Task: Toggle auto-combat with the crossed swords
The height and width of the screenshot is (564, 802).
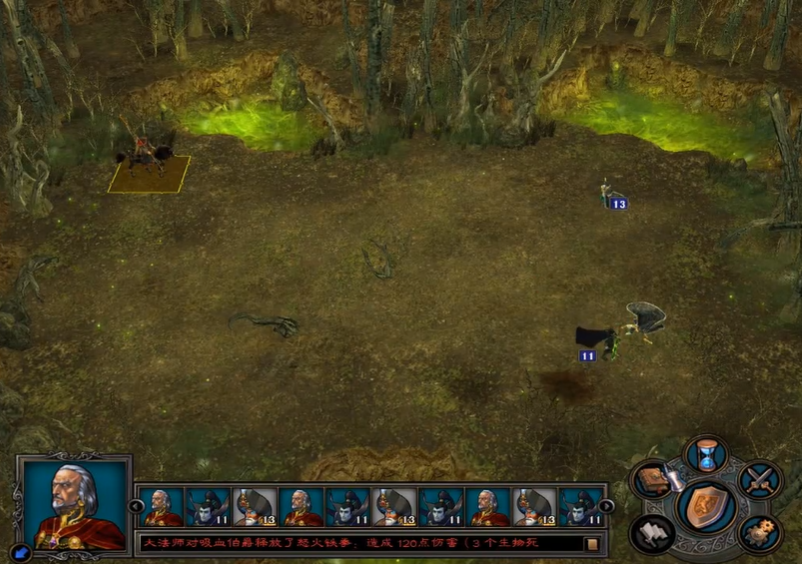Action: pos(759,478)
